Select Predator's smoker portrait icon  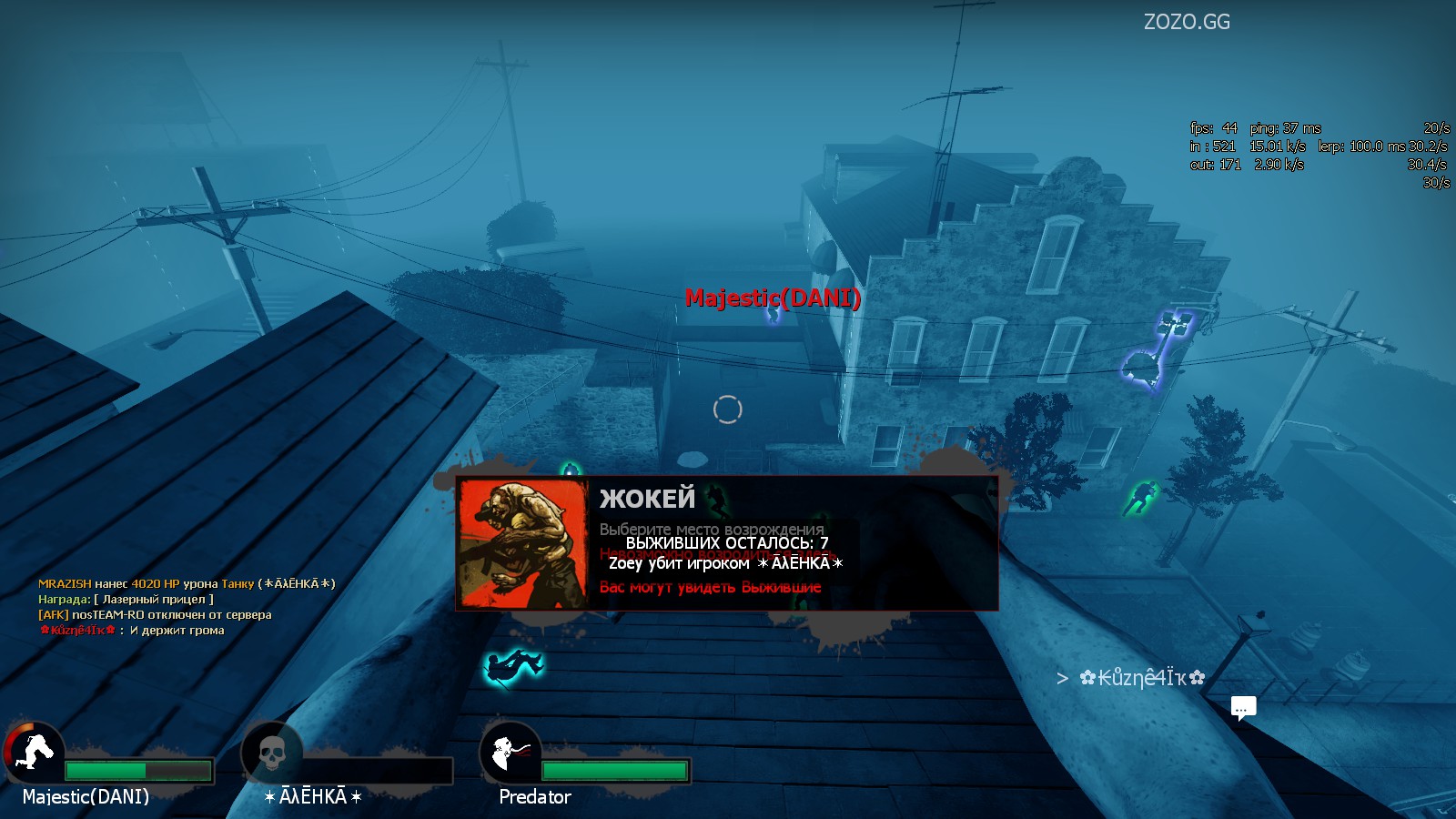(511, 753)
